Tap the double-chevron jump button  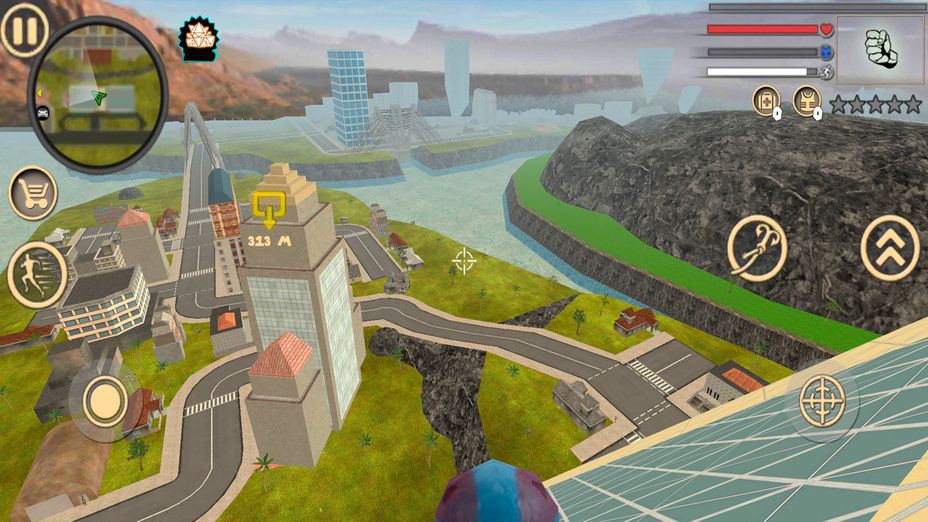(889, 247)
